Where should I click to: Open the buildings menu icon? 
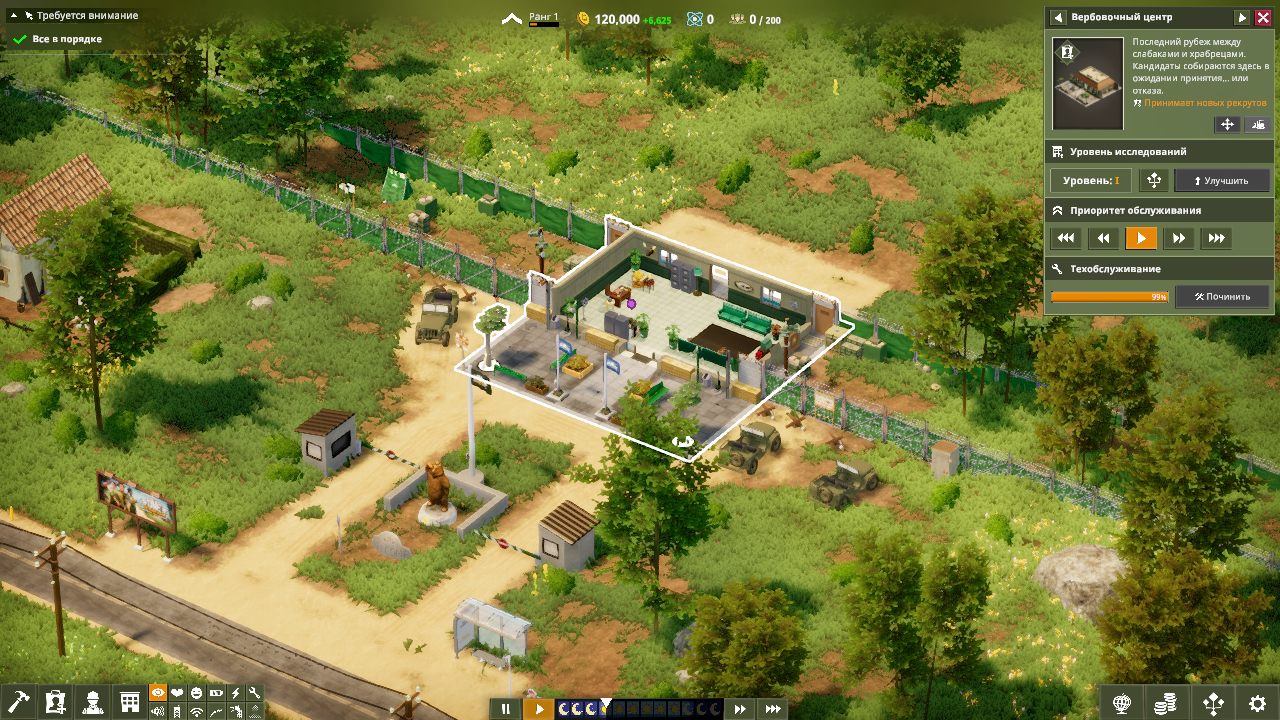[128, 700]
